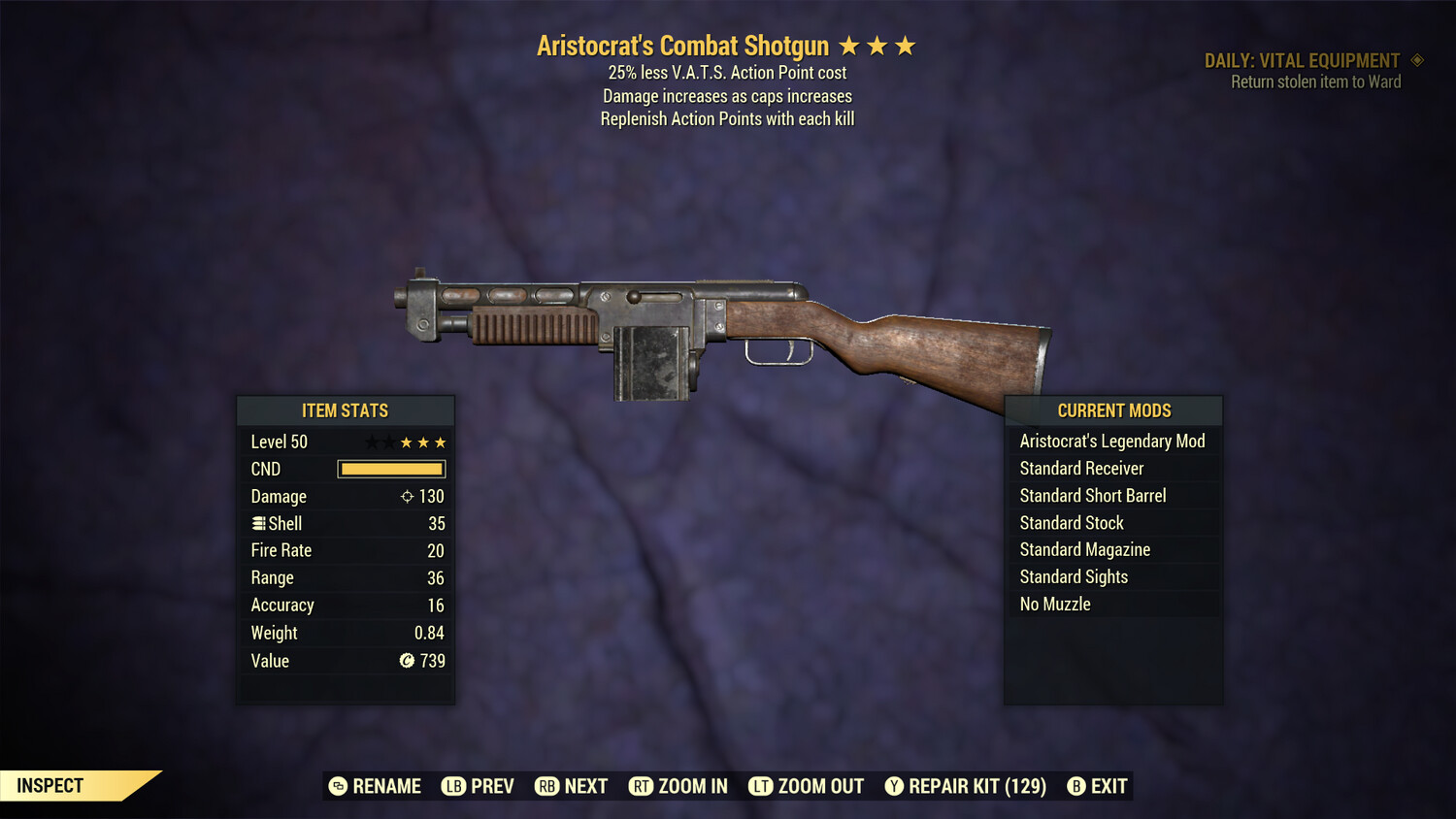Select the LB Prev icon
Screen dimensions: 1456x819
pos(452,786)
